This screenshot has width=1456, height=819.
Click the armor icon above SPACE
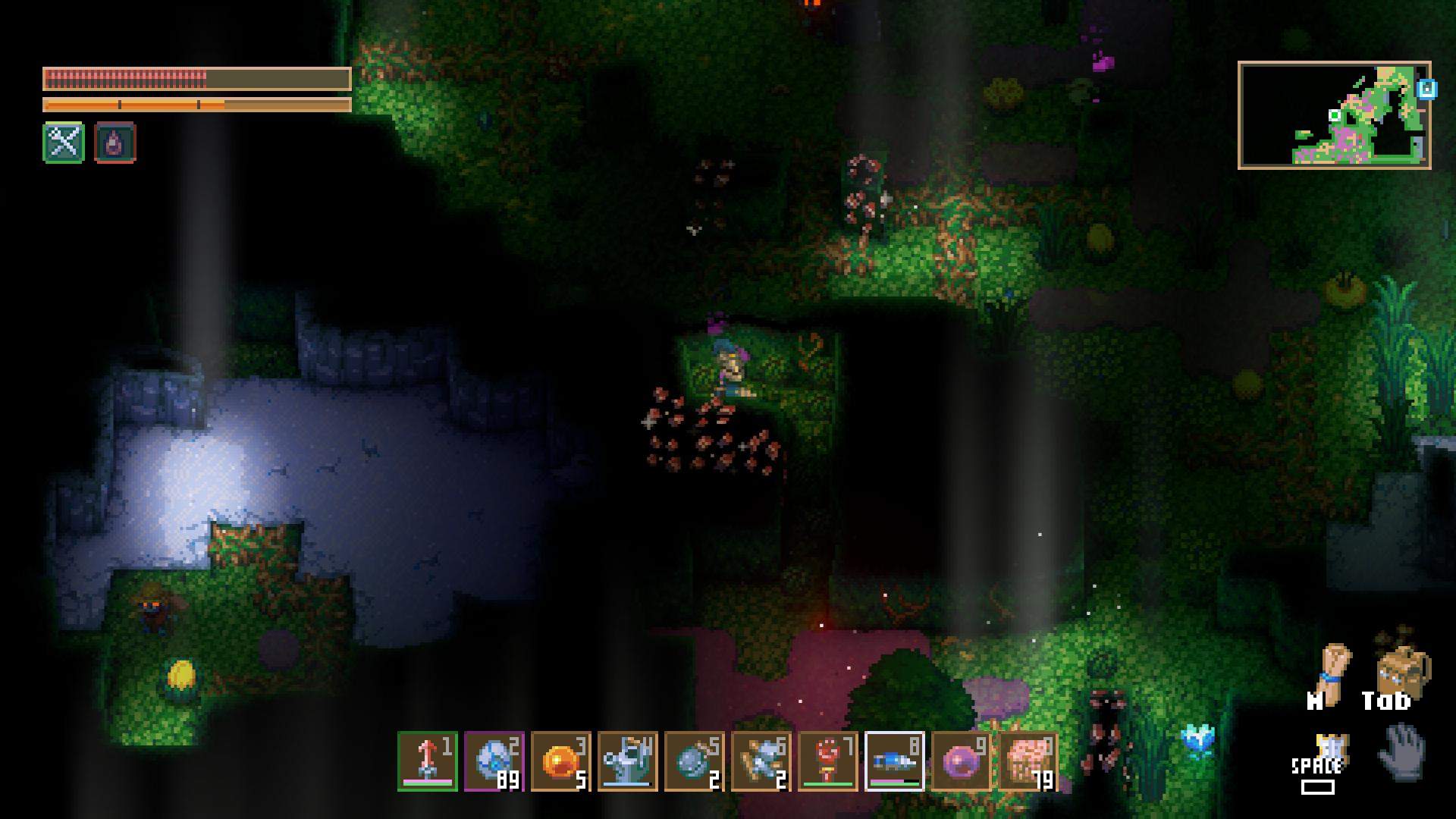click(1327, 747)
